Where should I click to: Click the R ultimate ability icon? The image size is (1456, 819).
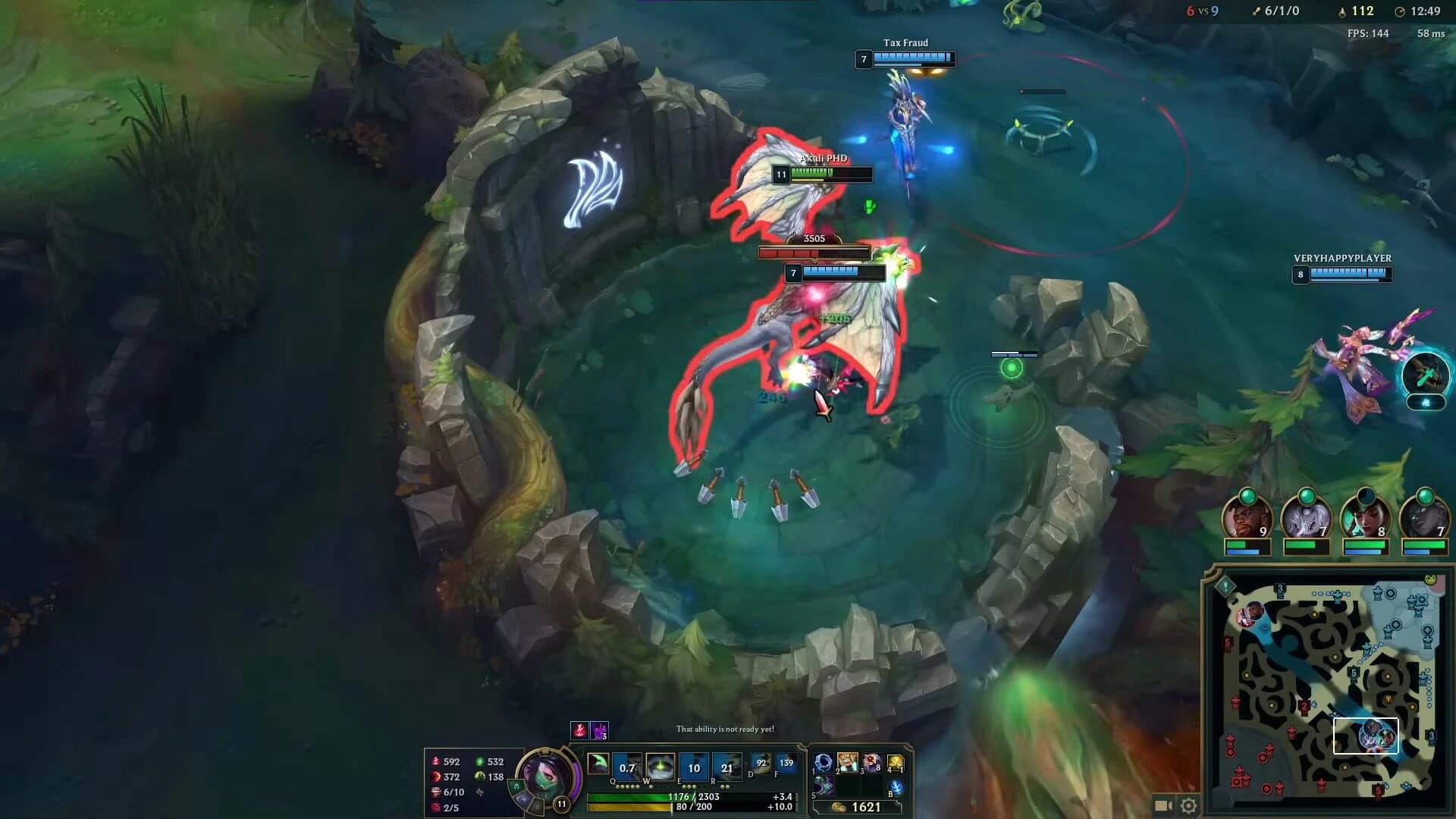pos(727,768)
